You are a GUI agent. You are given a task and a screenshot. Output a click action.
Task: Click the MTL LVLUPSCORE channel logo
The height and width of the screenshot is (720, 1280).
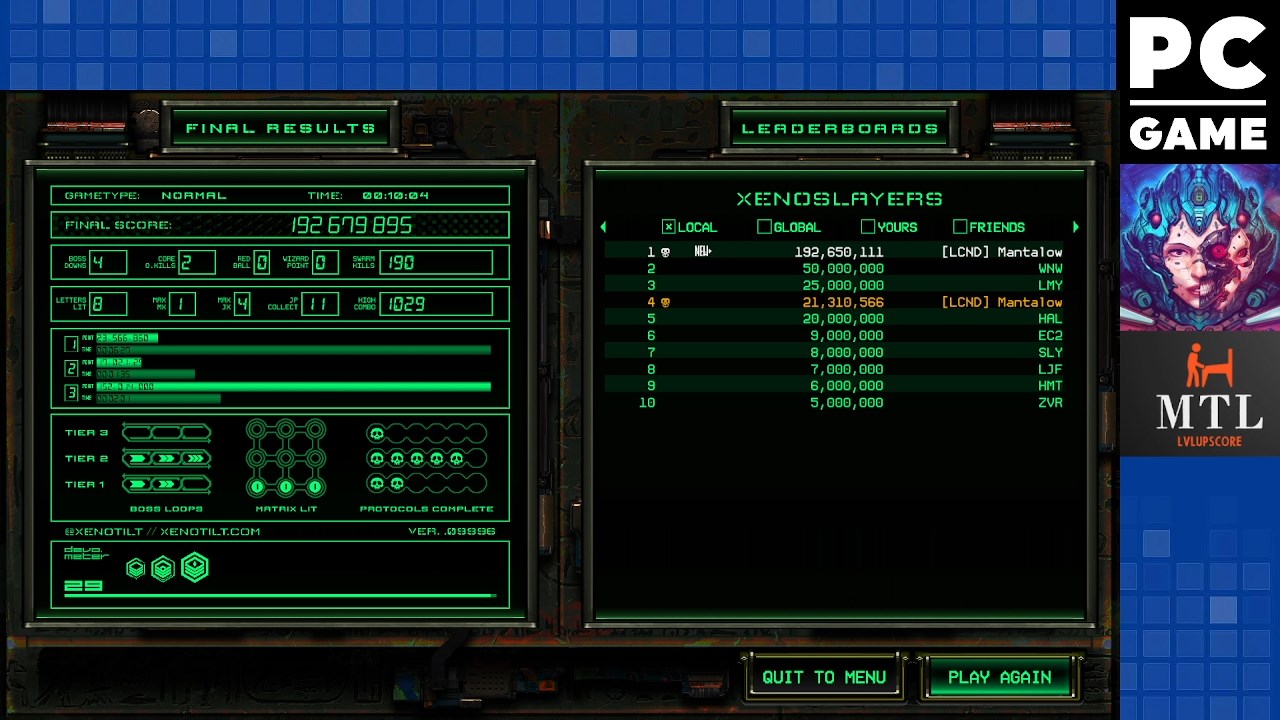tap(1199, 395)
